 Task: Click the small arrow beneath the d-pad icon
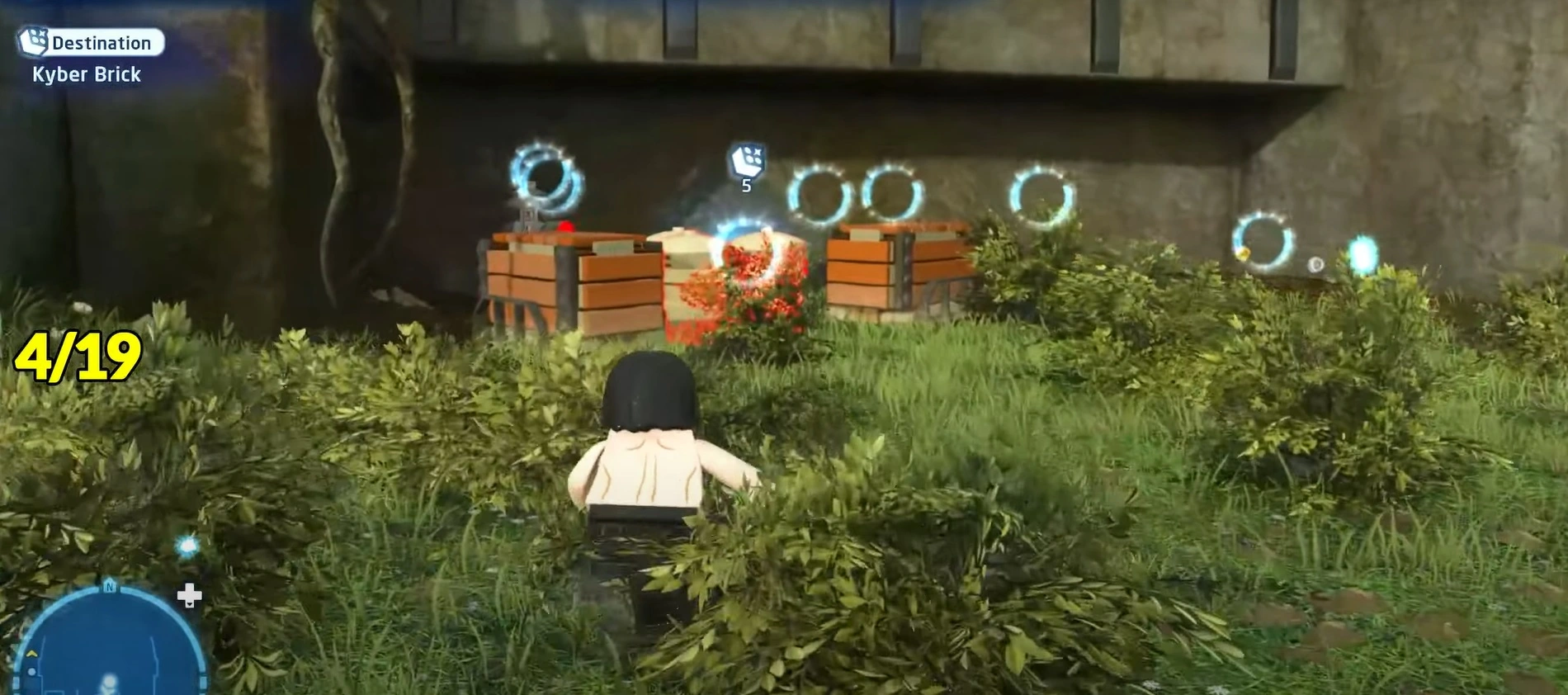point(189,604)
